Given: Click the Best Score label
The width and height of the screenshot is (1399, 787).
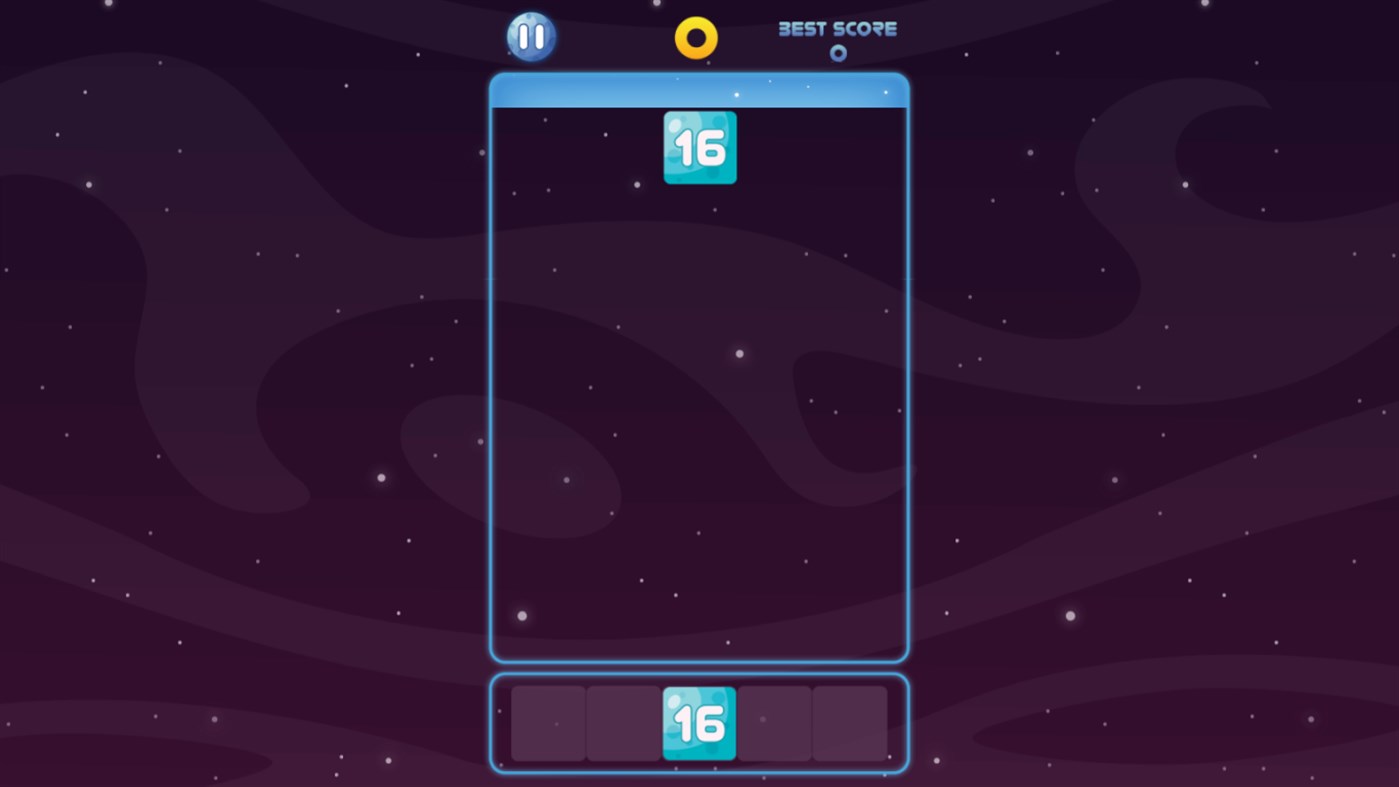Looking at the screenshot, I should pos(838,28).
